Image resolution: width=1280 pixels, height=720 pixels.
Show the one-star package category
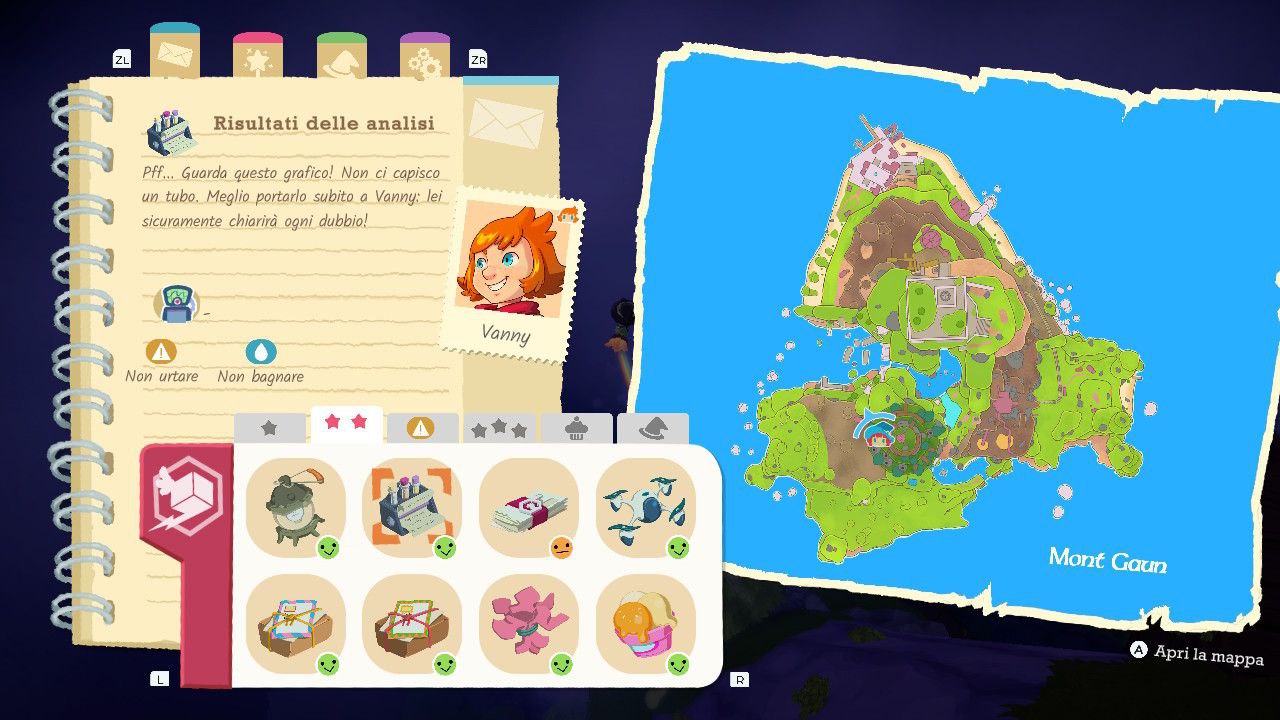point(269,428)
